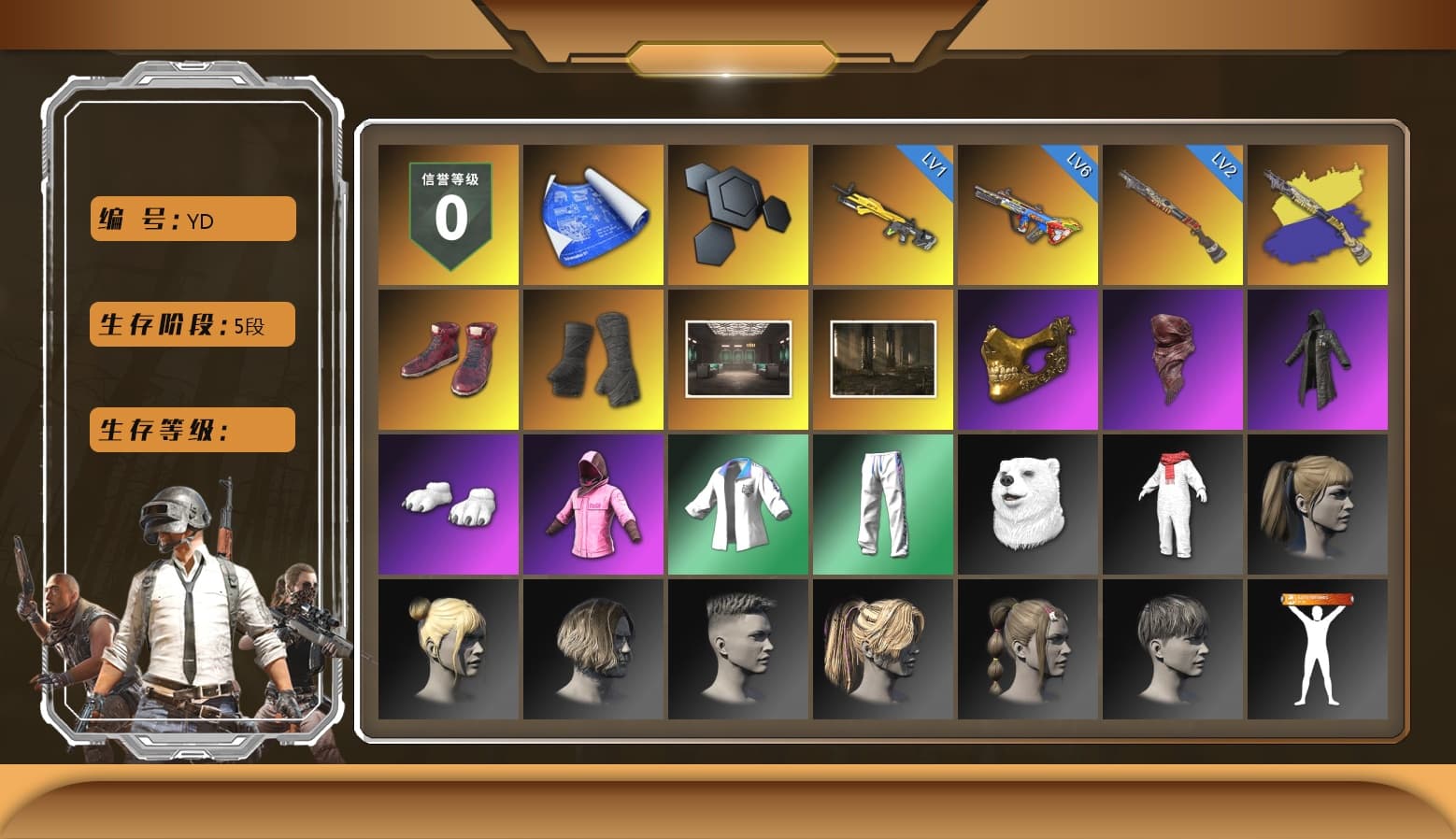Select the black wrapped boots item
1456x839 pixels.
click(592, 358)
